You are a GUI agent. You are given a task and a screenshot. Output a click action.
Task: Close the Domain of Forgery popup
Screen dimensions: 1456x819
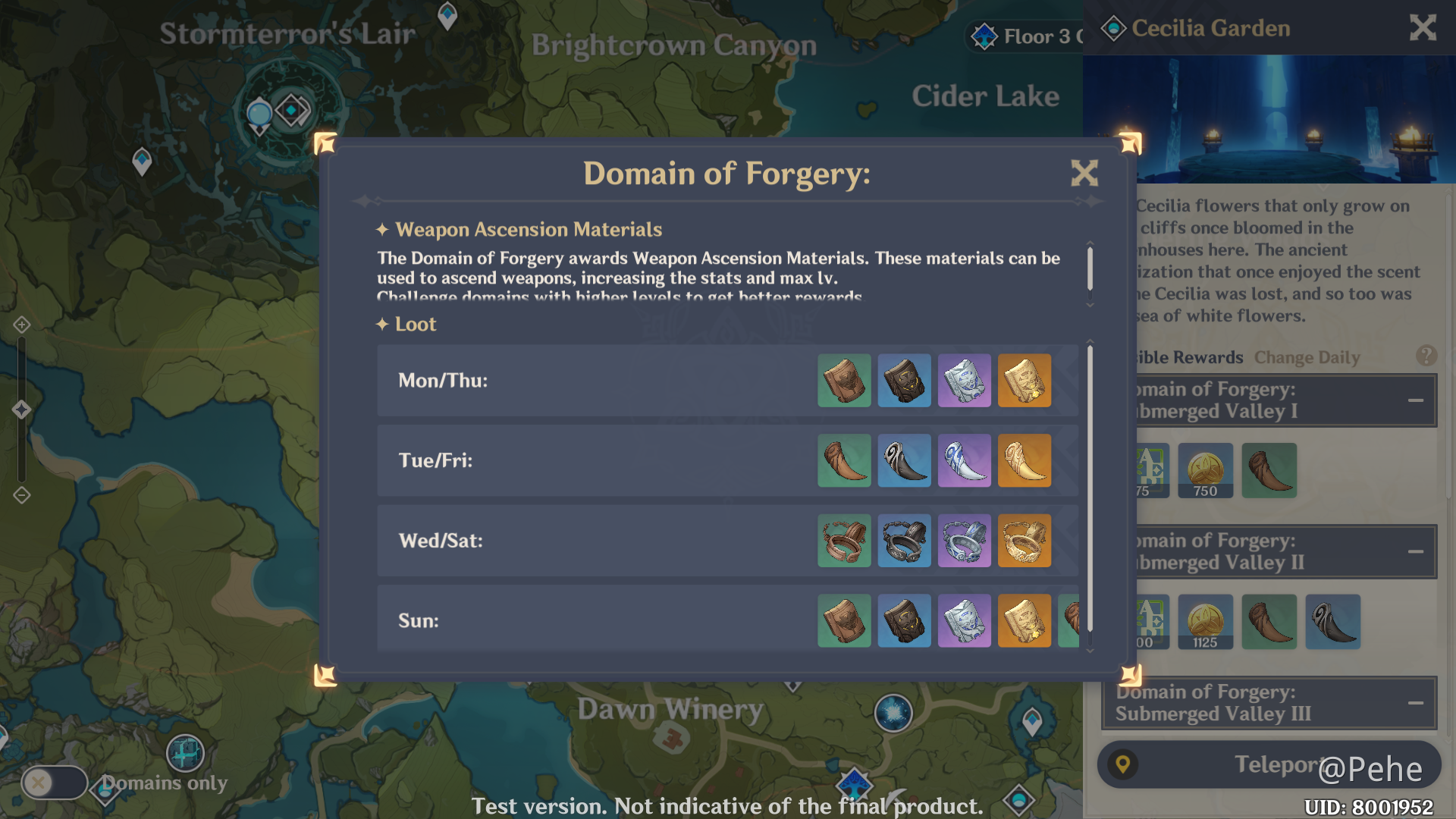click(x=1084, y=174)
